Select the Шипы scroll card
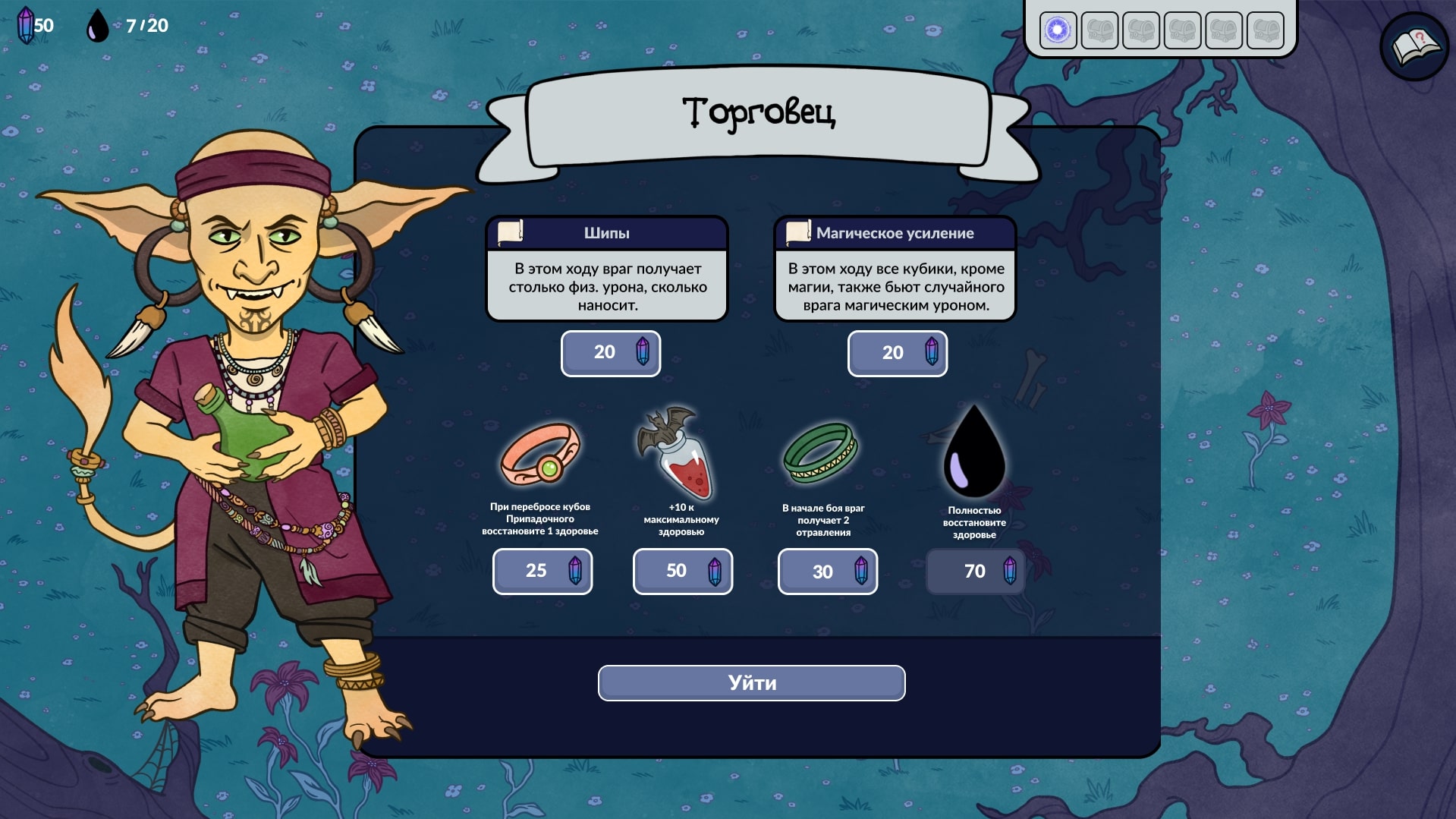 pyautogui.click(x=607, y=269)
